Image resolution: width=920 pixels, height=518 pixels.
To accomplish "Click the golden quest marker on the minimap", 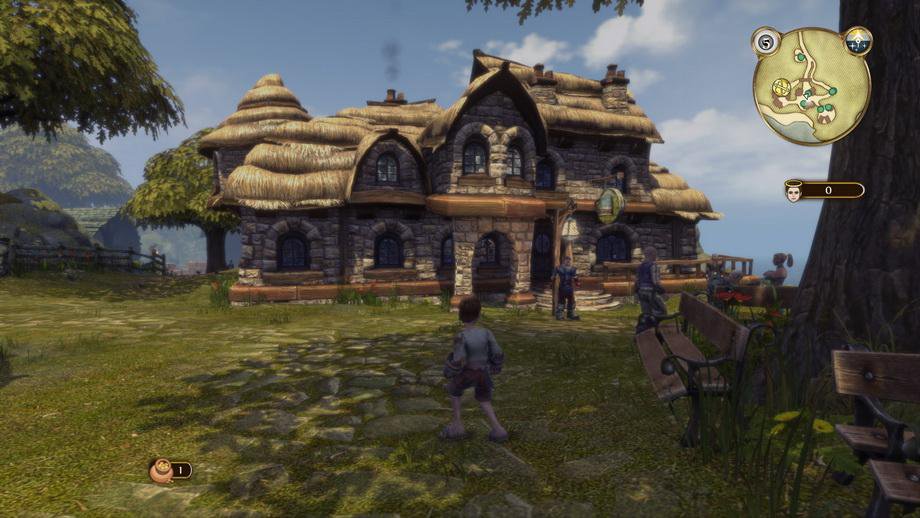I will pyautogui.click(x=783, y=87).
